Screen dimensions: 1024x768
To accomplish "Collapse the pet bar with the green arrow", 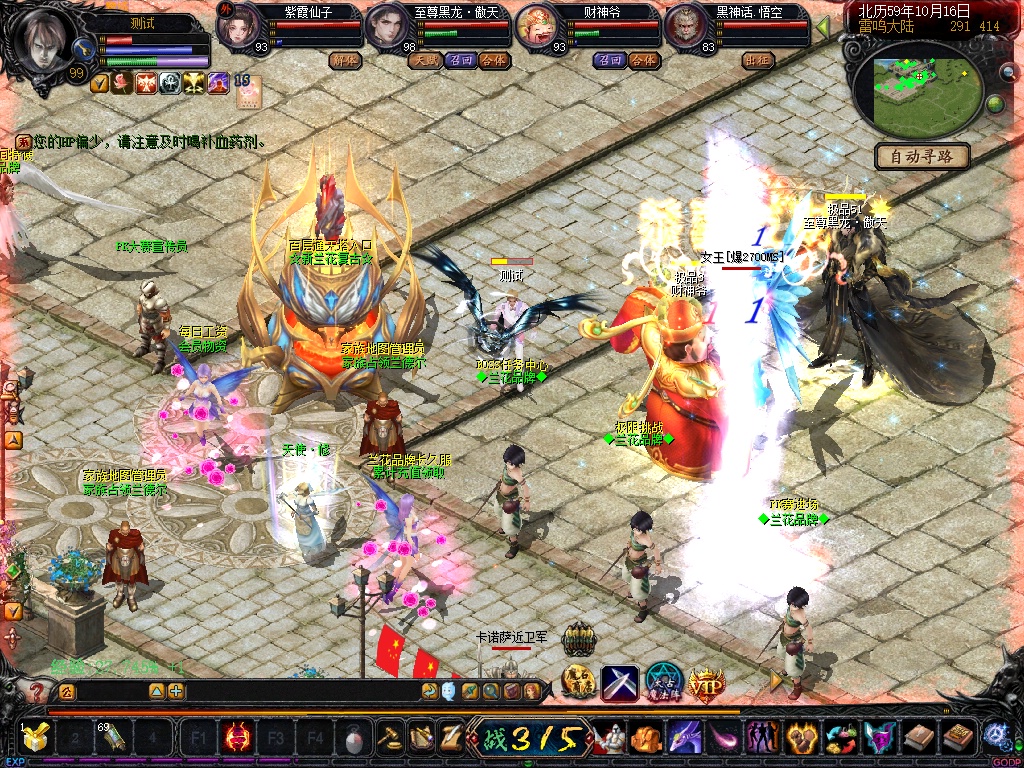I will click(x=822, y=27).
